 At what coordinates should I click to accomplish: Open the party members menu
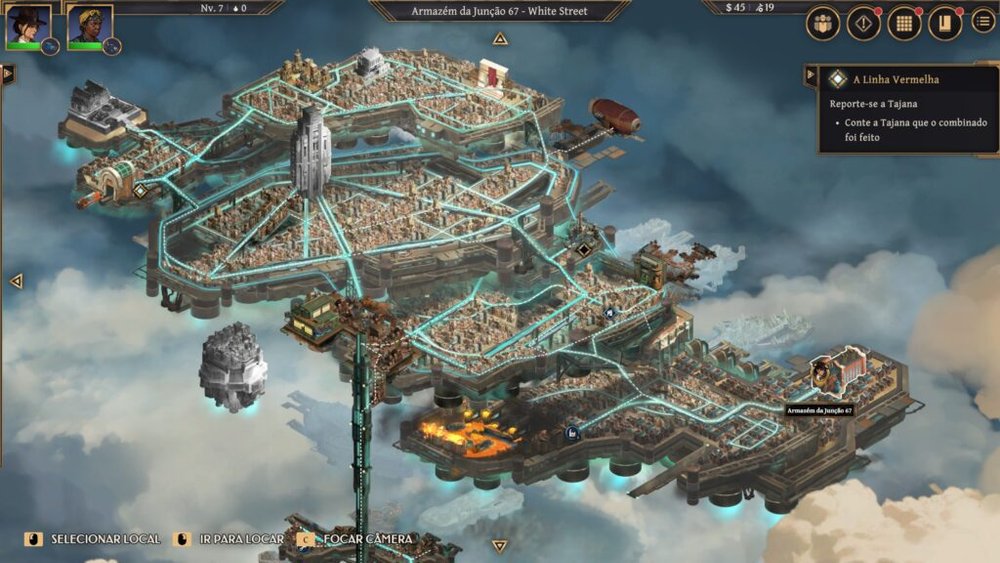point(823,24)
